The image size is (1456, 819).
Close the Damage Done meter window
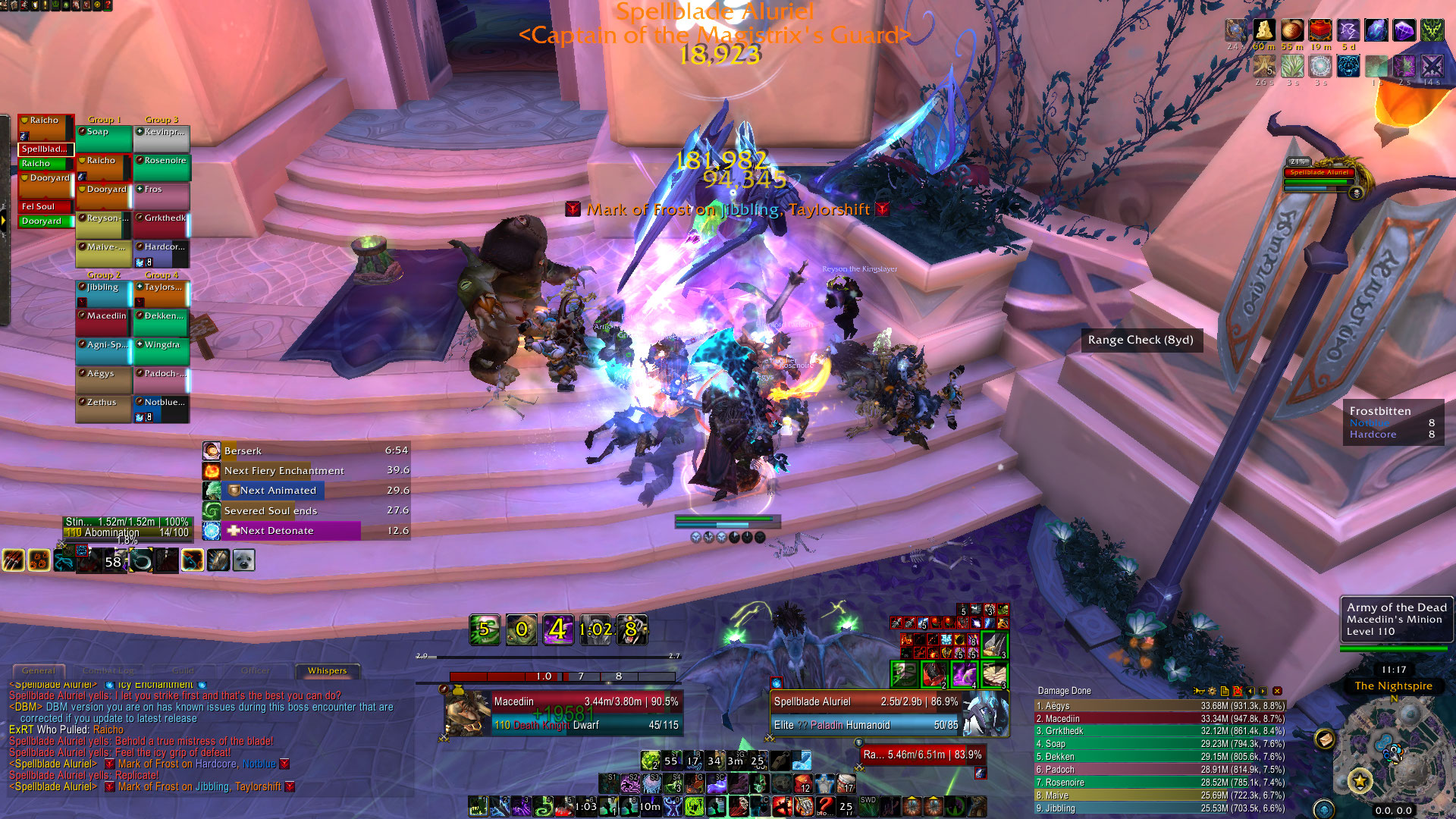coord(1277,691)
